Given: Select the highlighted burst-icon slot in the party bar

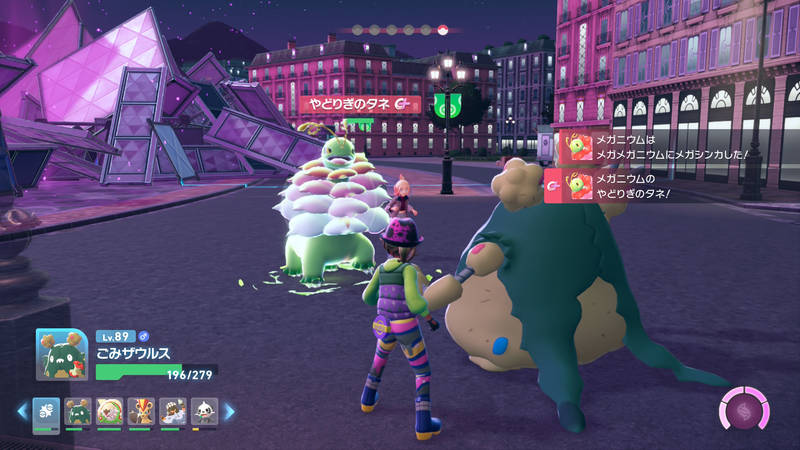Looking at the screenshot, I should [x=46, y=411].
